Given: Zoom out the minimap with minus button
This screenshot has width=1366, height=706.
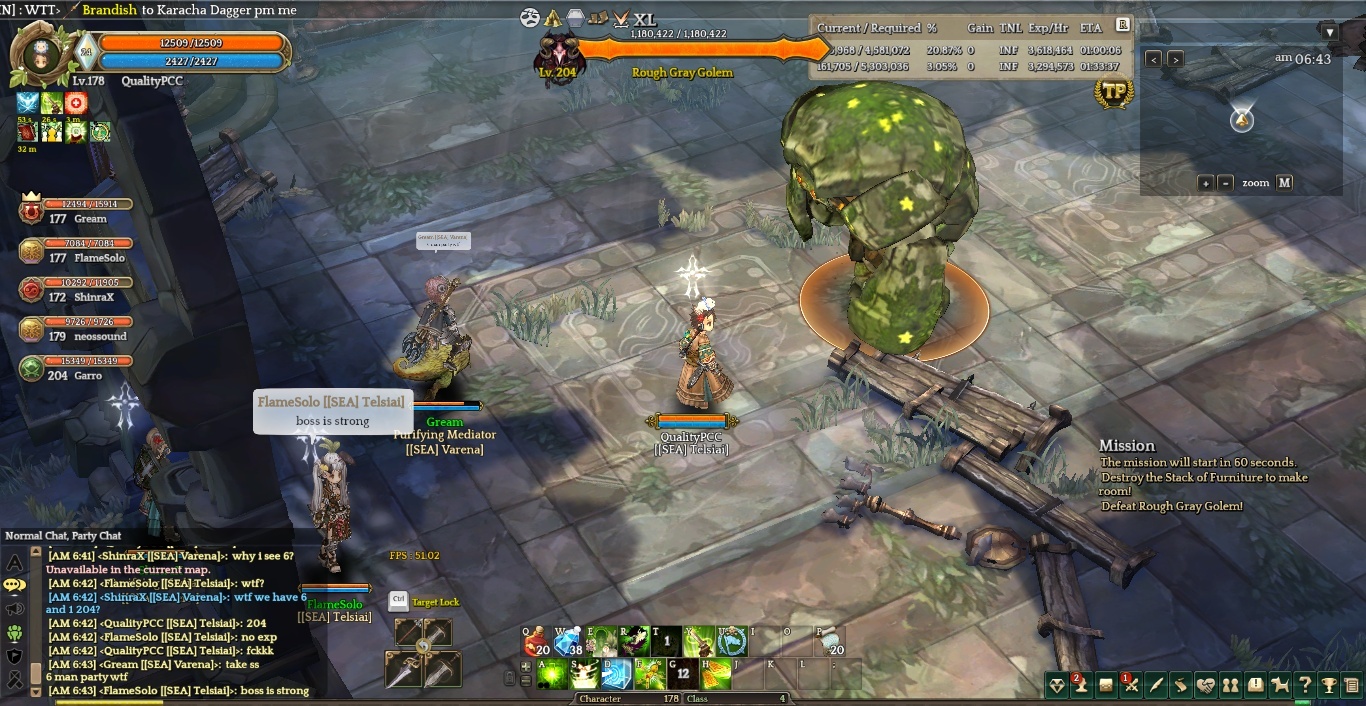Looking at the screenshot, I should pos(1226,183).
